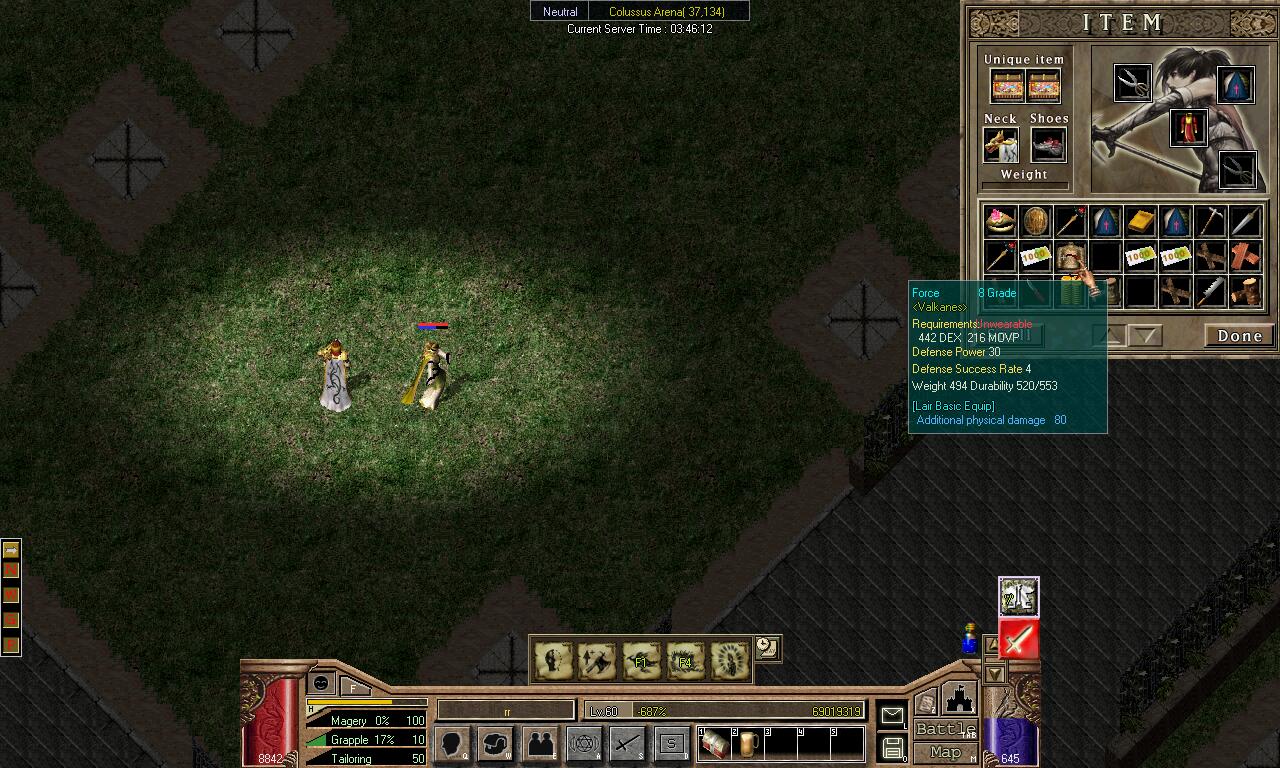Click the red sword attack icon
The width and height of the screenshot is (1280, 768).
click(x=1018, y=639)
